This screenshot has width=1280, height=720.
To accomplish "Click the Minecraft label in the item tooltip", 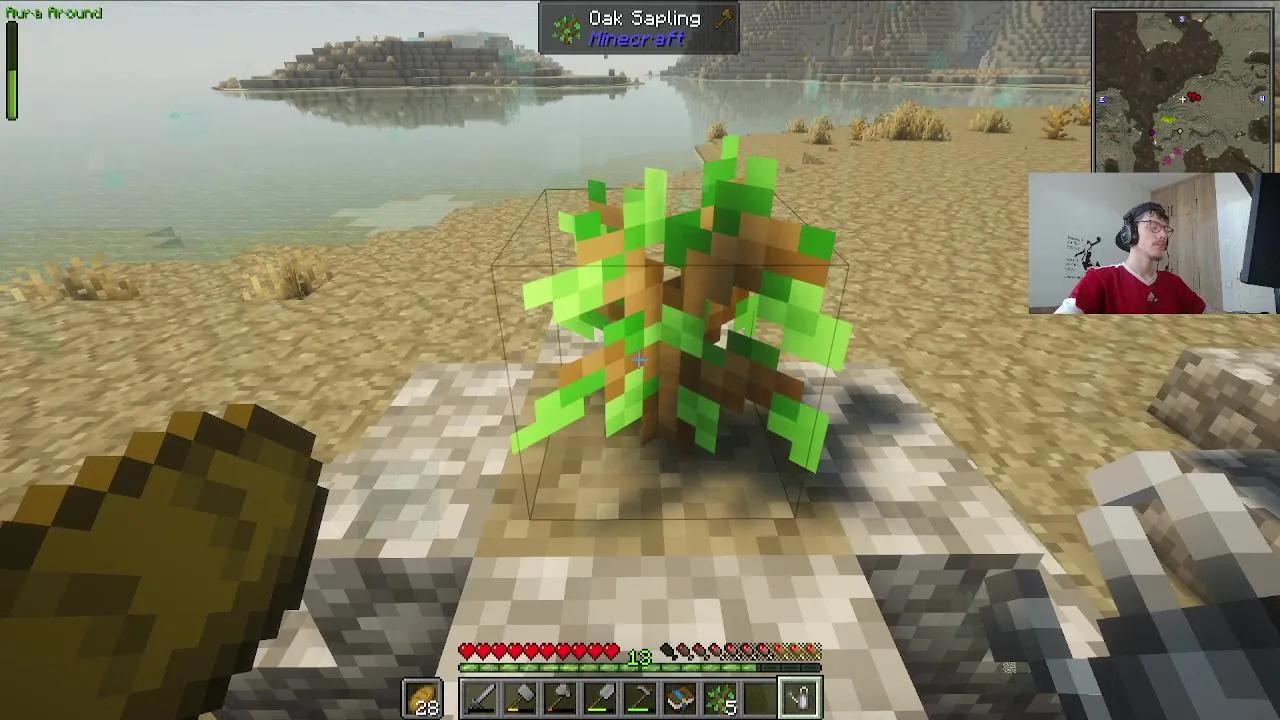I will click(639, 40).
